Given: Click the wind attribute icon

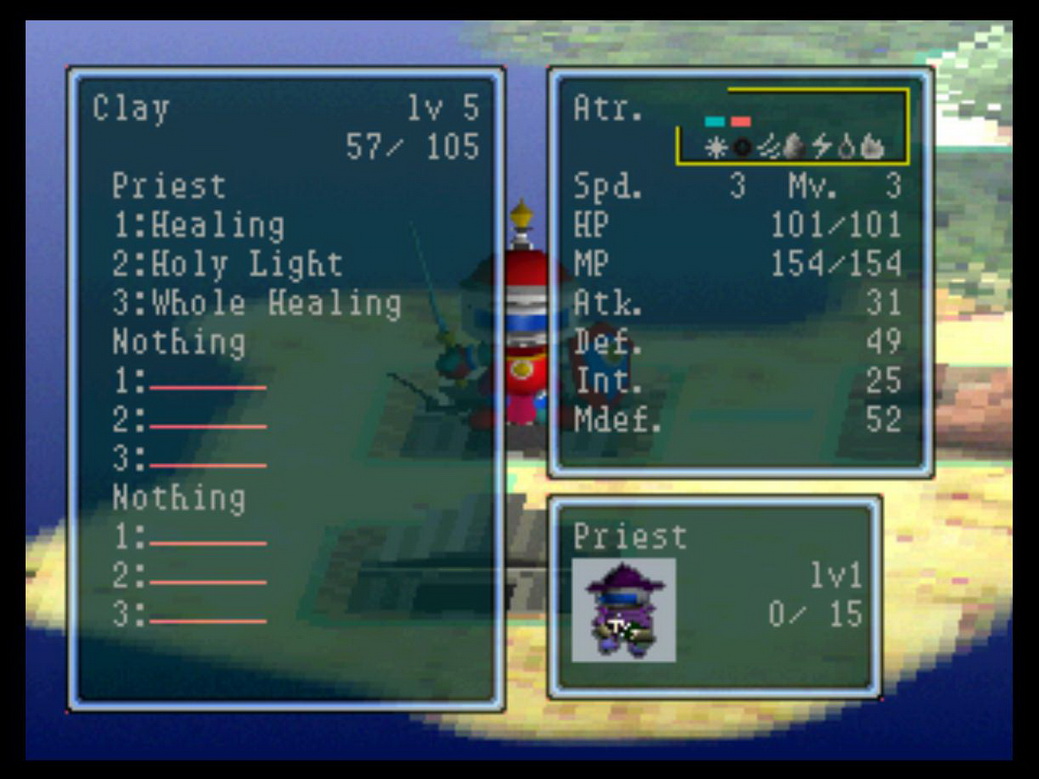Looking at the screenshot, I should (768, 148).
